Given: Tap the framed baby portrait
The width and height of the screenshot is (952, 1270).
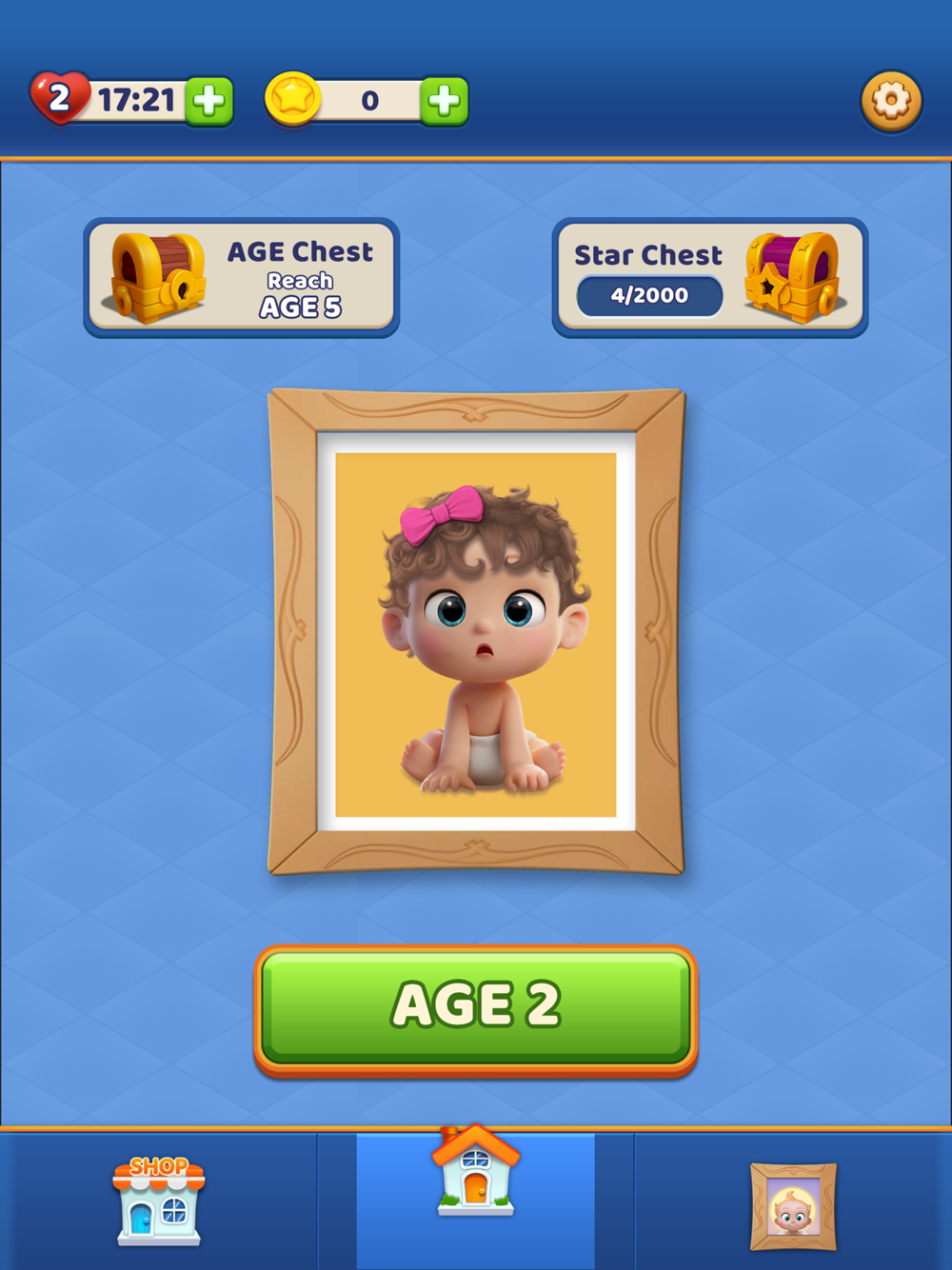Looking at the screenshot, I should [476, 632].
